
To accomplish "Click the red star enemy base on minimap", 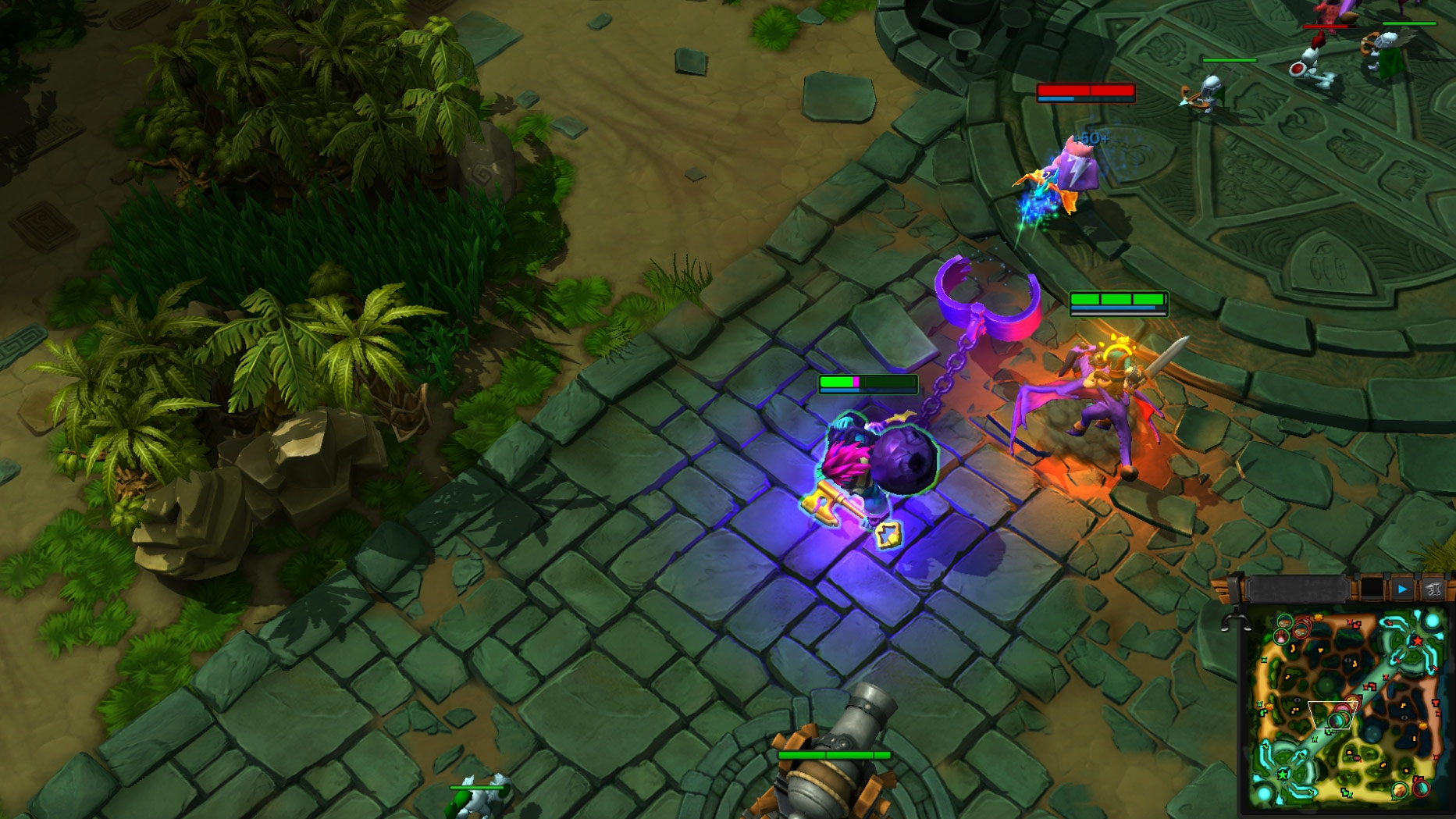I will point(1417,641).
